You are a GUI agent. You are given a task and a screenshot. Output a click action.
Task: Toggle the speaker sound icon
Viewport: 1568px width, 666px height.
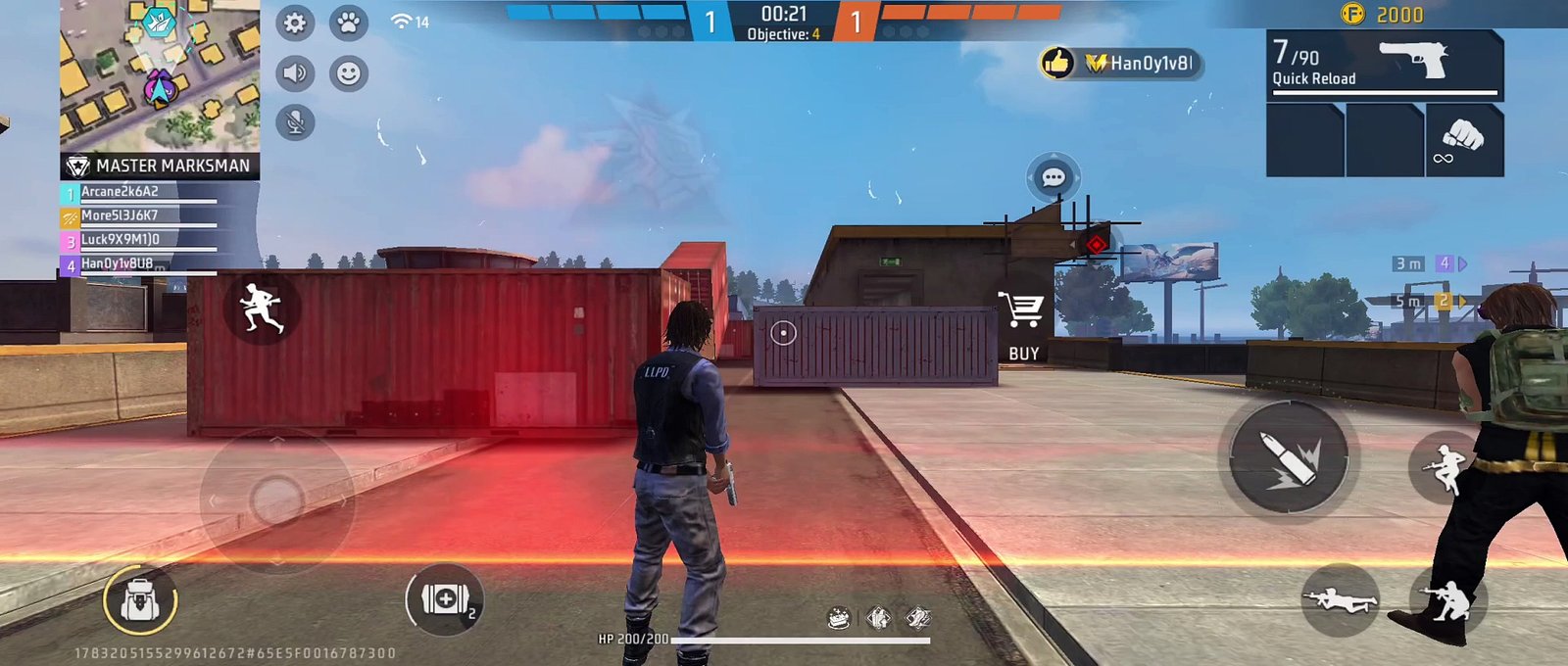coord(295,73)
